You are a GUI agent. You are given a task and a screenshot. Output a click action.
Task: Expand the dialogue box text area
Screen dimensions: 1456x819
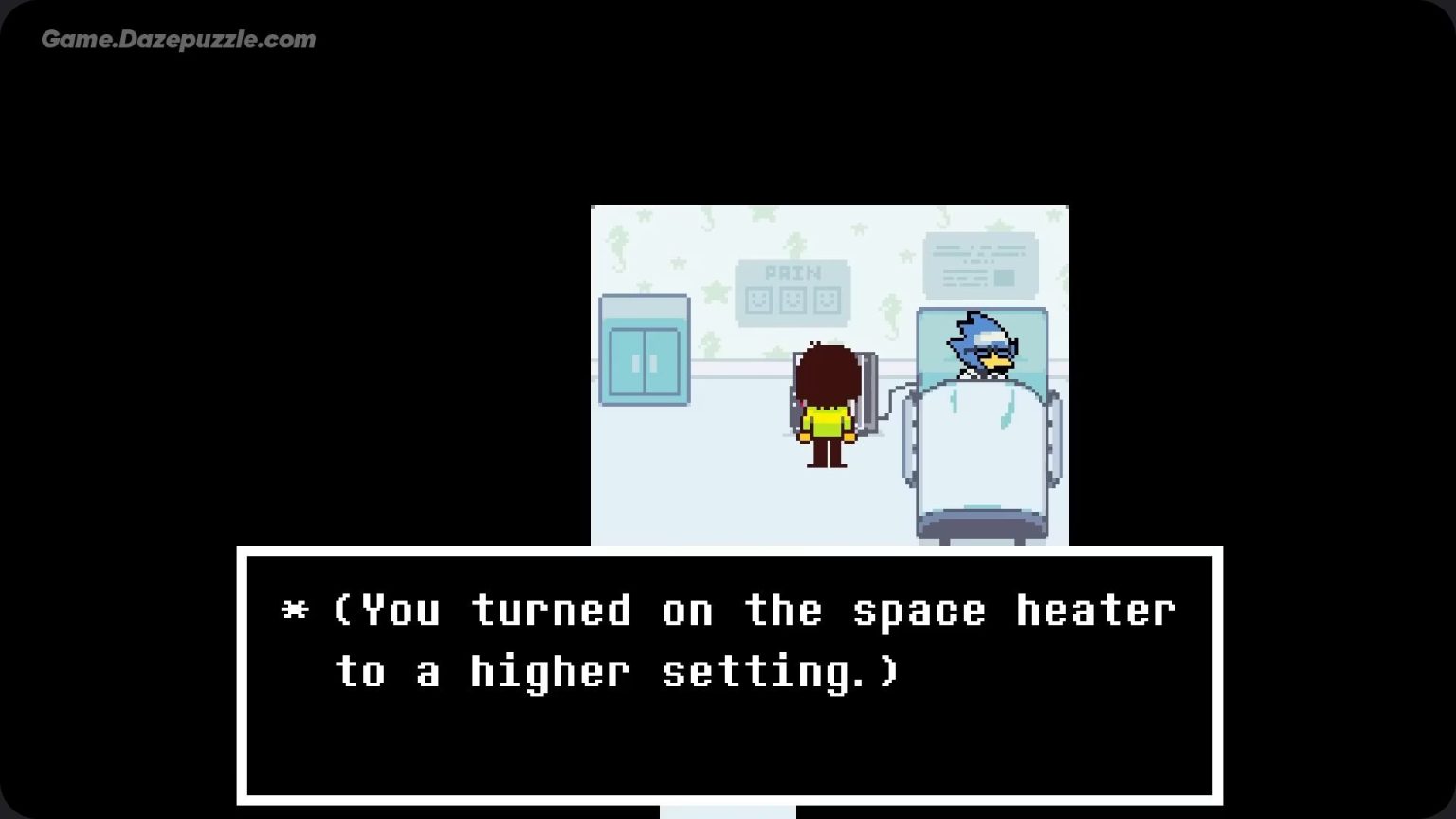[x=730, y=678]
